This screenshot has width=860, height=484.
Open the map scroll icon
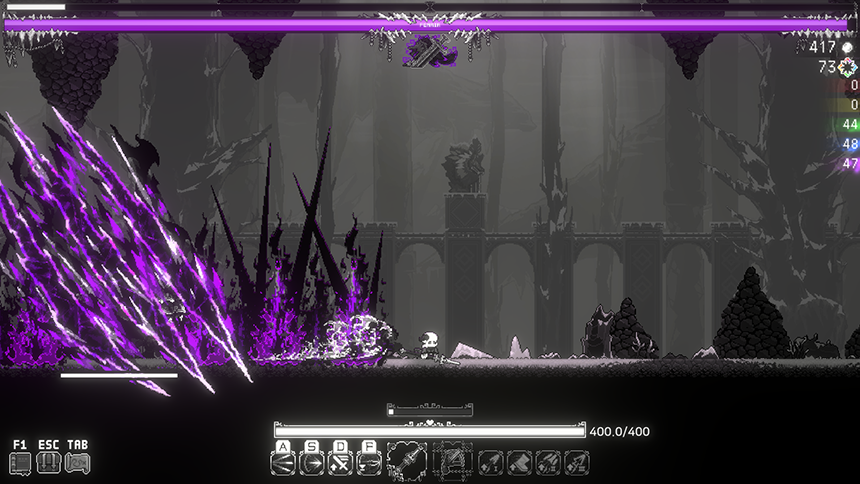tap(77, 463)
